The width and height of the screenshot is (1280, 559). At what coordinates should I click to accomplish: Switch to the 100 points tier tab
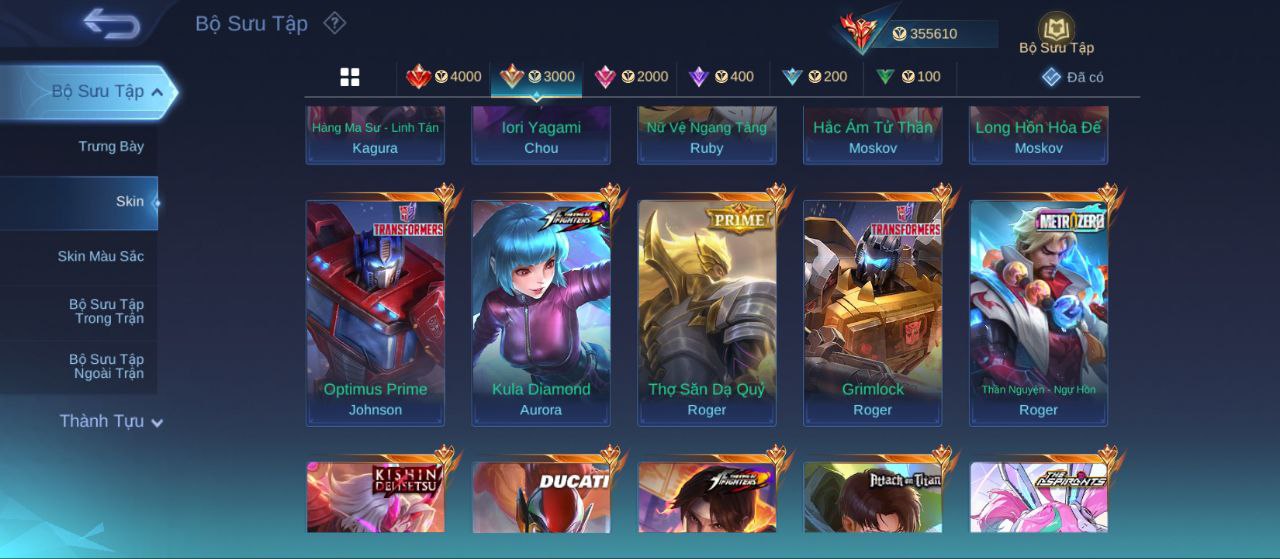tap(909, 77)
